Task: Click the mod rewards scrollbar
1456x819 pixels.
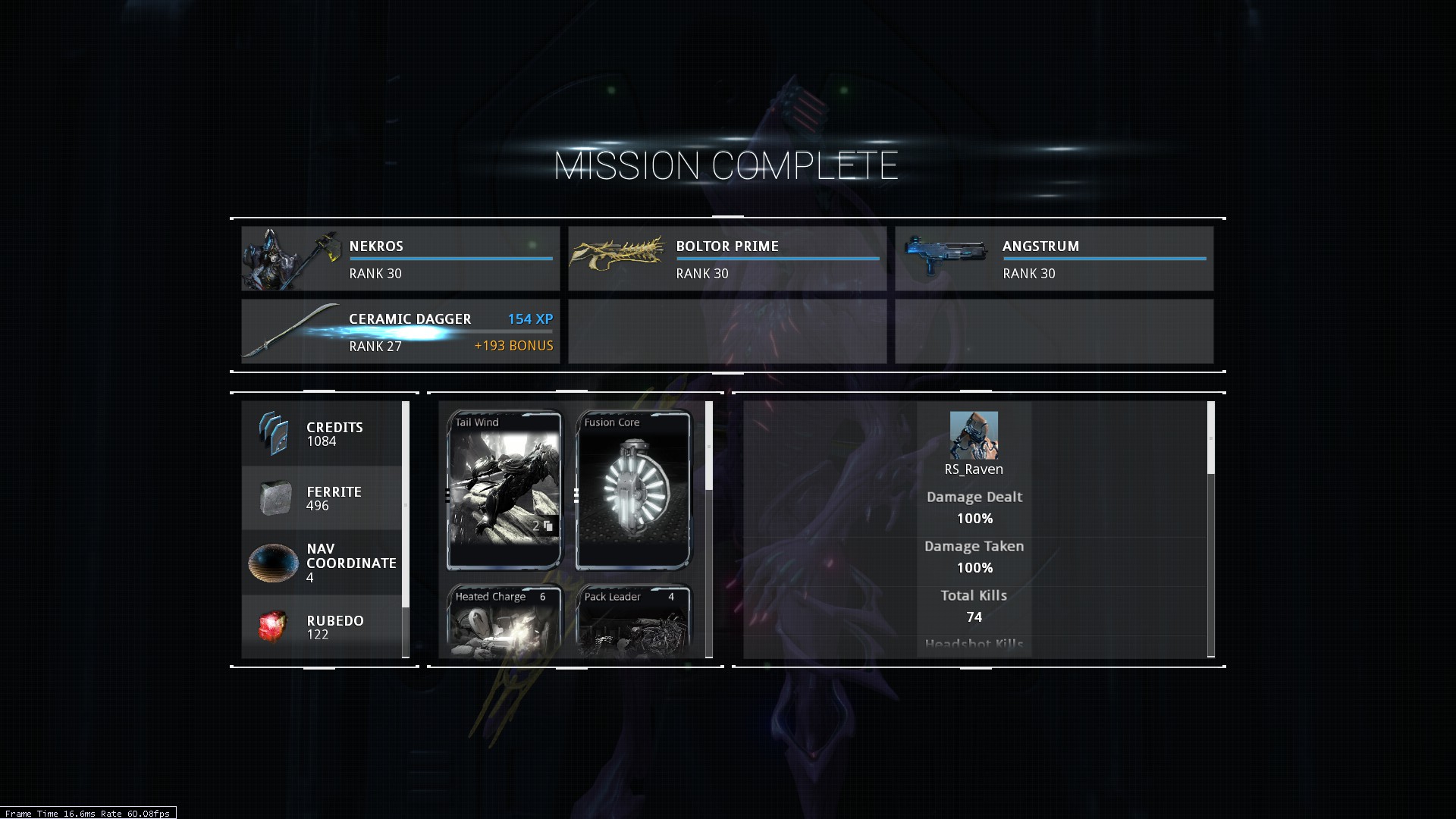Action: point(709,446)
